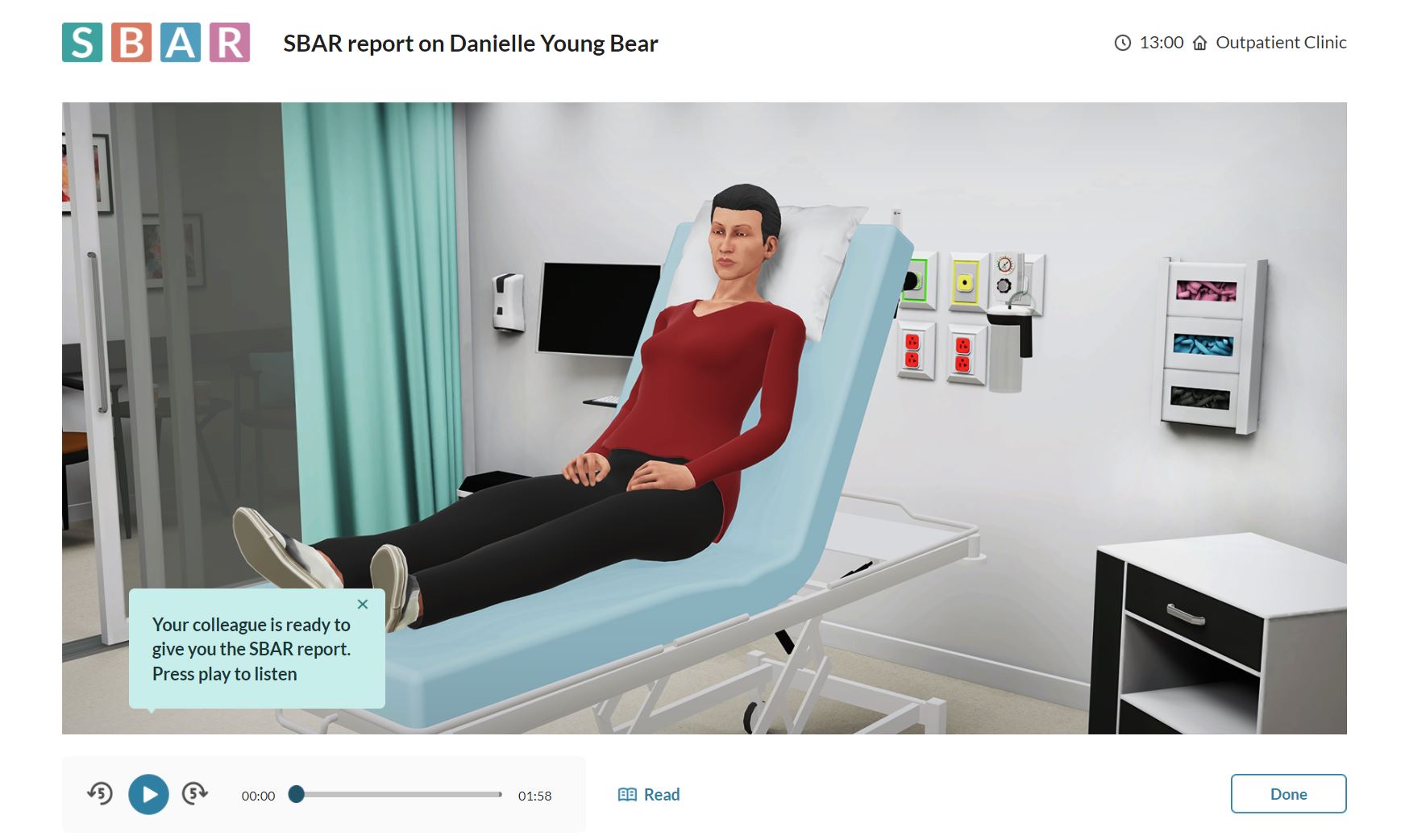Image resolution: width=1405 pixels, height=840 pixels.
Task: Rewind the audio report five seconds
Action: [101, 794]
